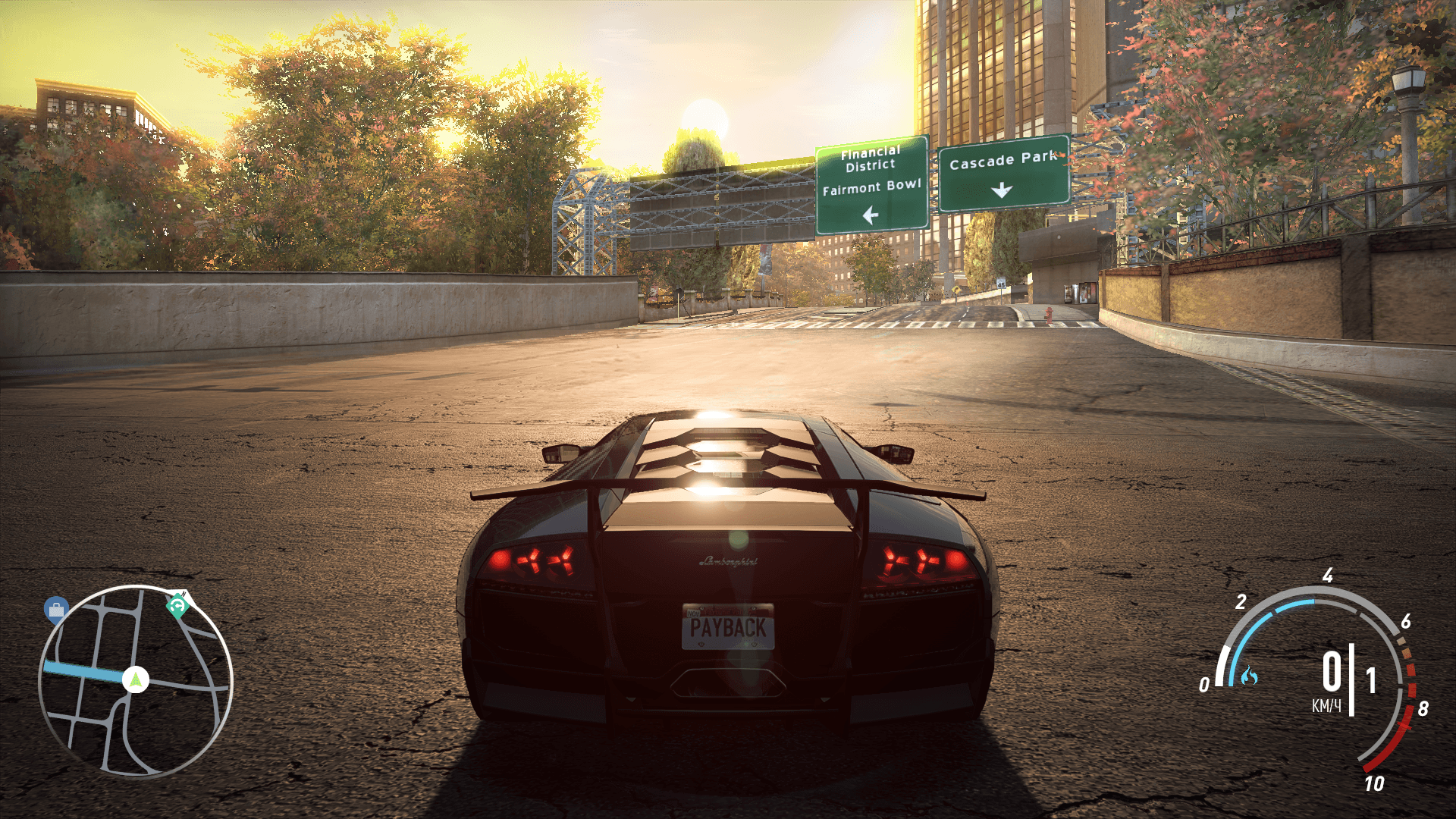1456x819 pixels.
Task: Click the blue nitrous flame icon
Action: coord(1249,675)
